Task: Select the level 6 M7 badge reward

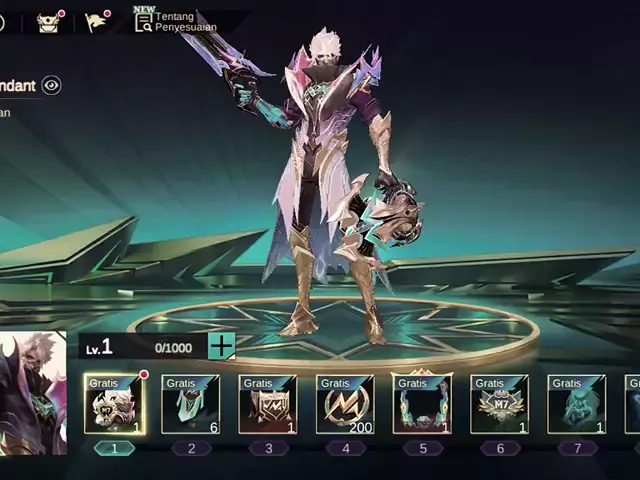Action: click(x=499, y=404)
